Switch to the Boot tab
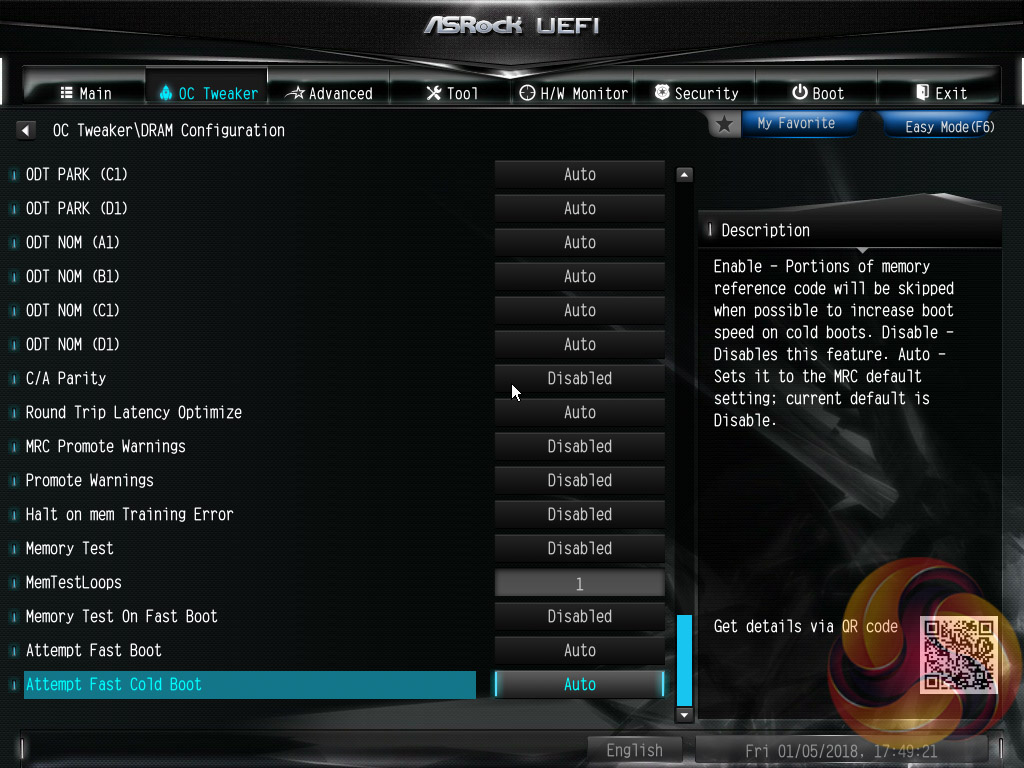The height and width of the screenshot is (768, 1024). pyautogui.click(x=817, y=93)
